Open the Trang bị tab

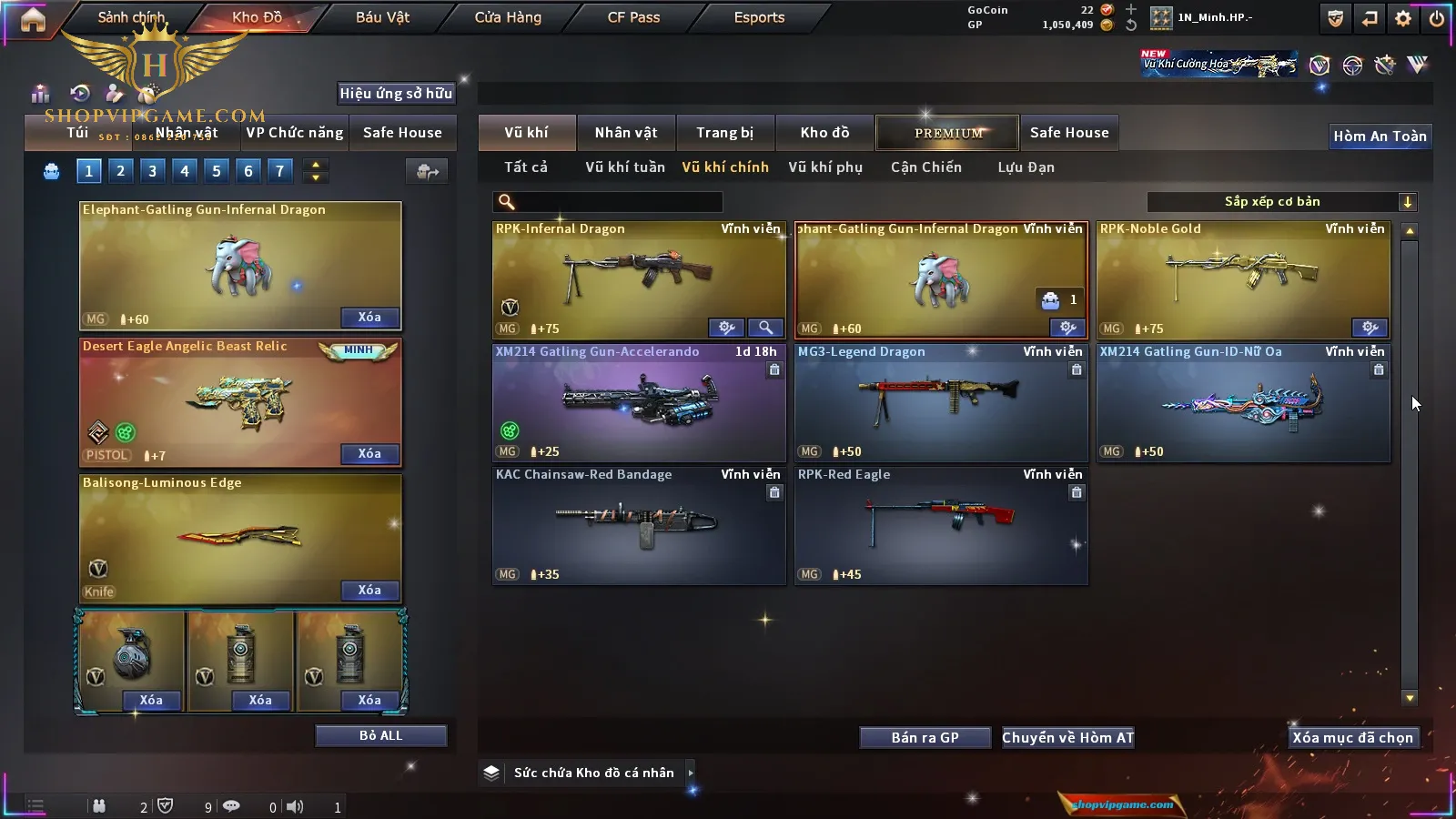[x=724, y=133]
